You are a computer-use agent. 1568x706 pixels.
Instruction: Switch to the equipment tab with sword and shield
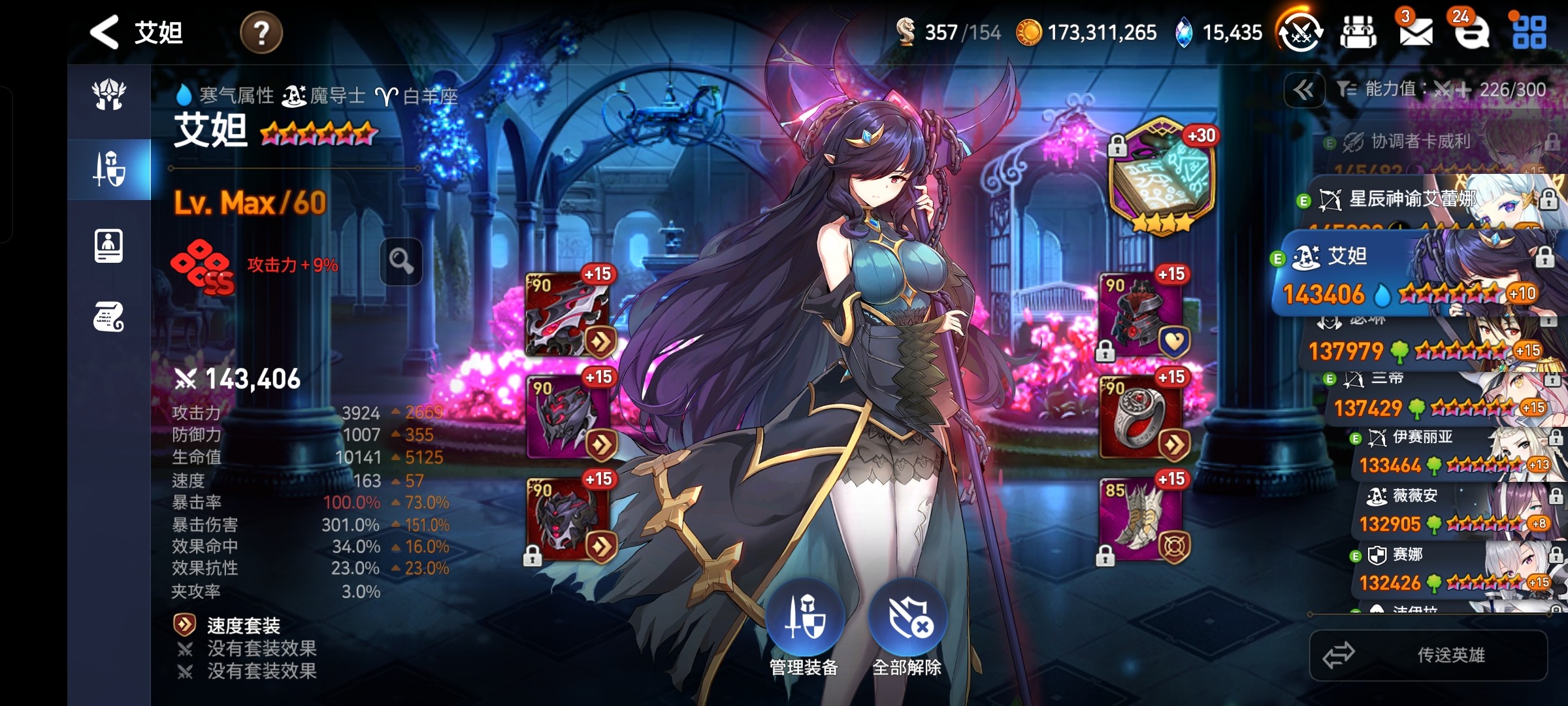click(109, 169)
